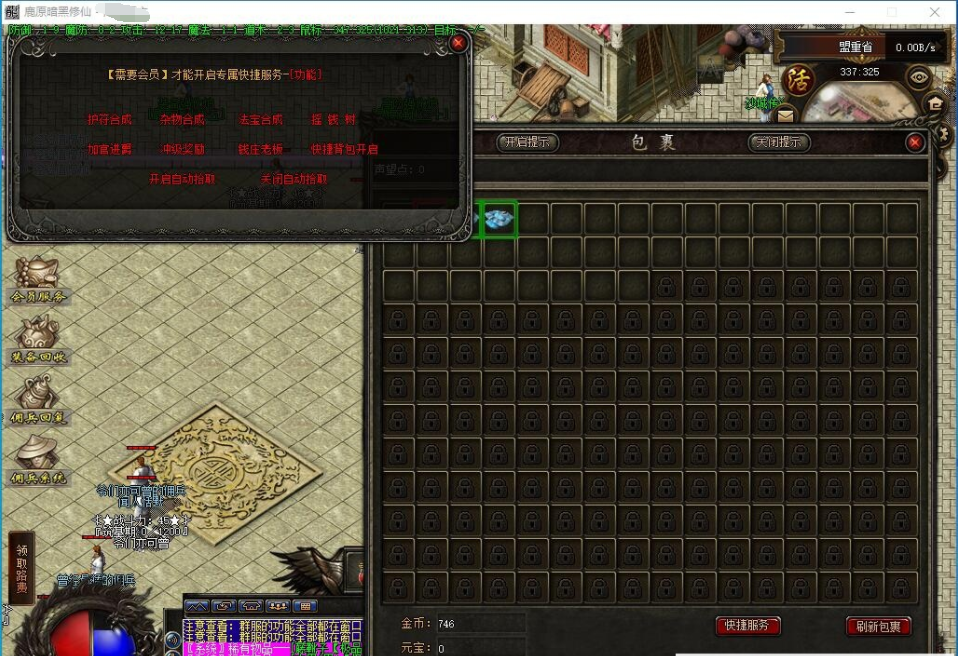Screen dimensions: 958x656
Task: Refresh the bag with 刷新包裹
Action: point(878,626)
